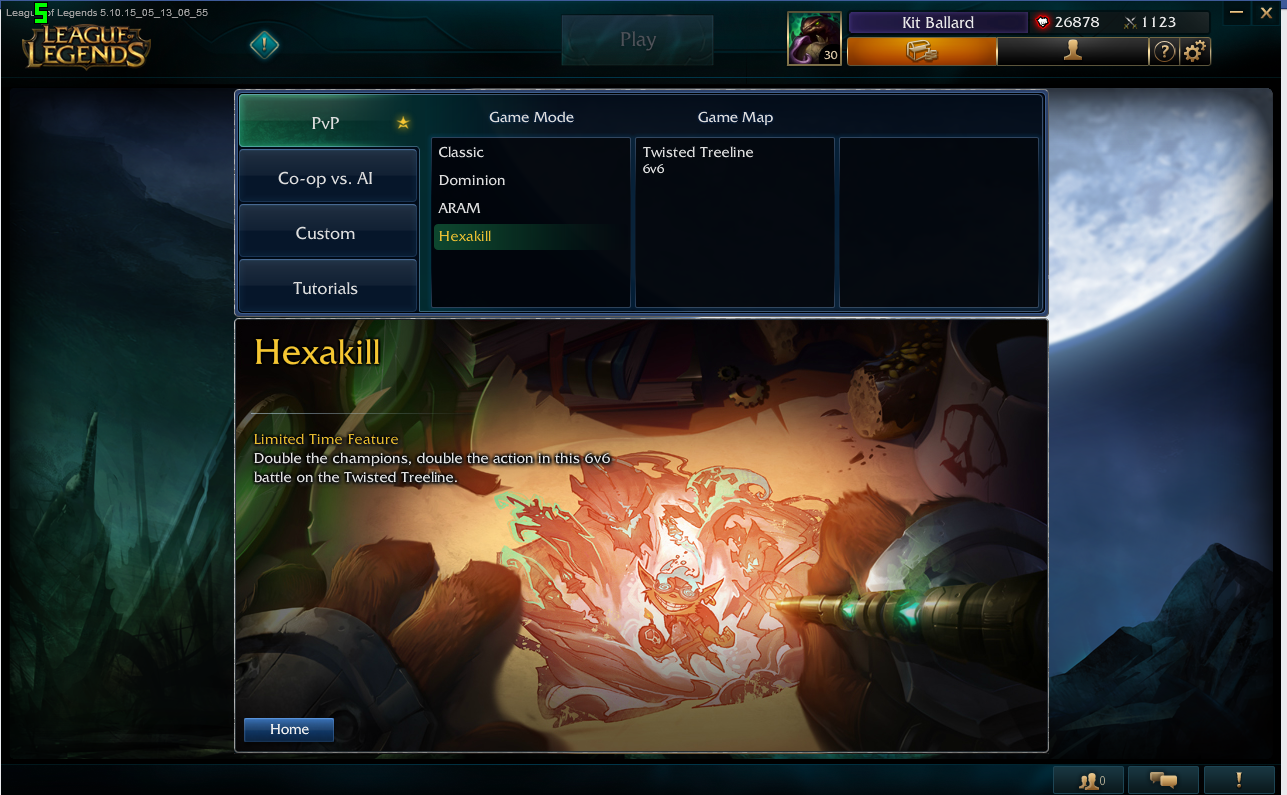Choose the Dominion game mode

click(x=472, y=180)
